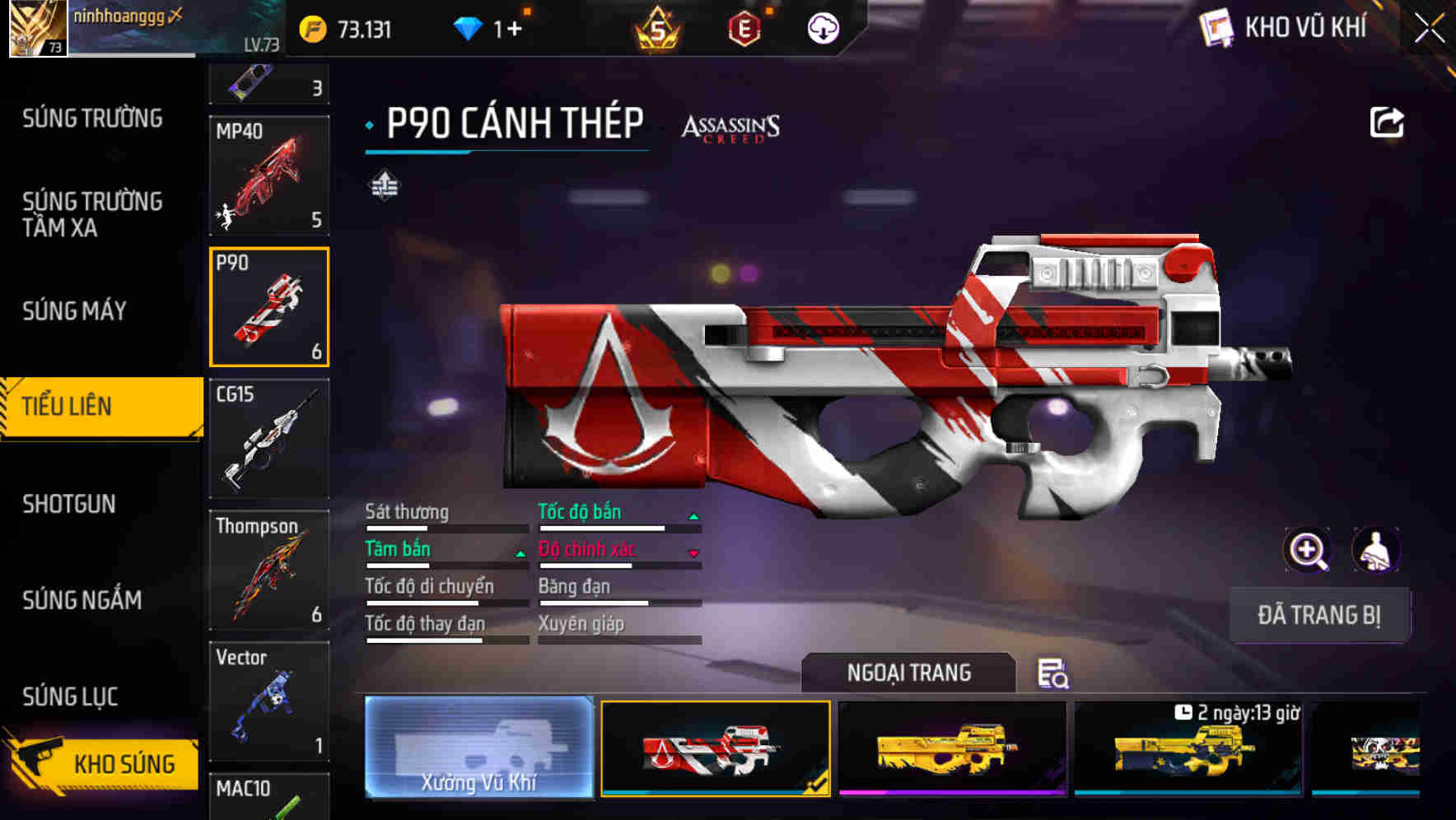The width and height of the screenshot is (1456, 820).
Task: Open the SHOTGUN weapon category
Action: 70,503
